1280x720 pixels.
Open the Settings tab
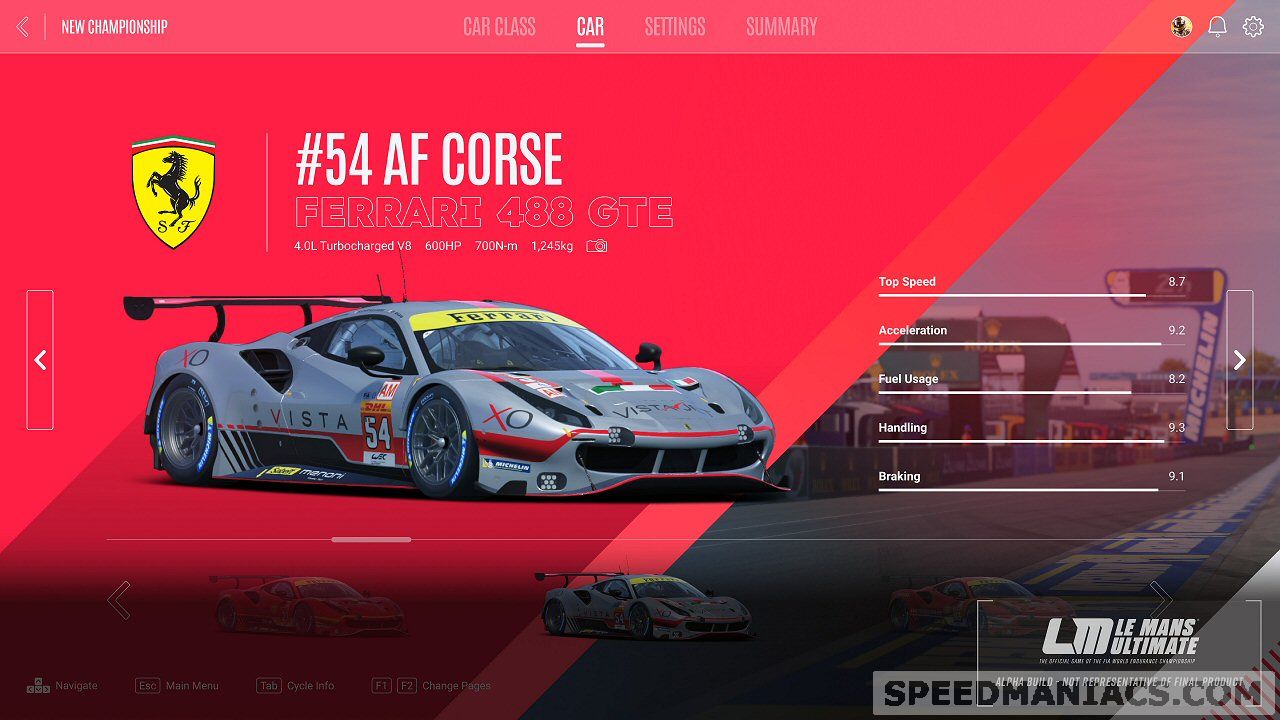[675, 27]
